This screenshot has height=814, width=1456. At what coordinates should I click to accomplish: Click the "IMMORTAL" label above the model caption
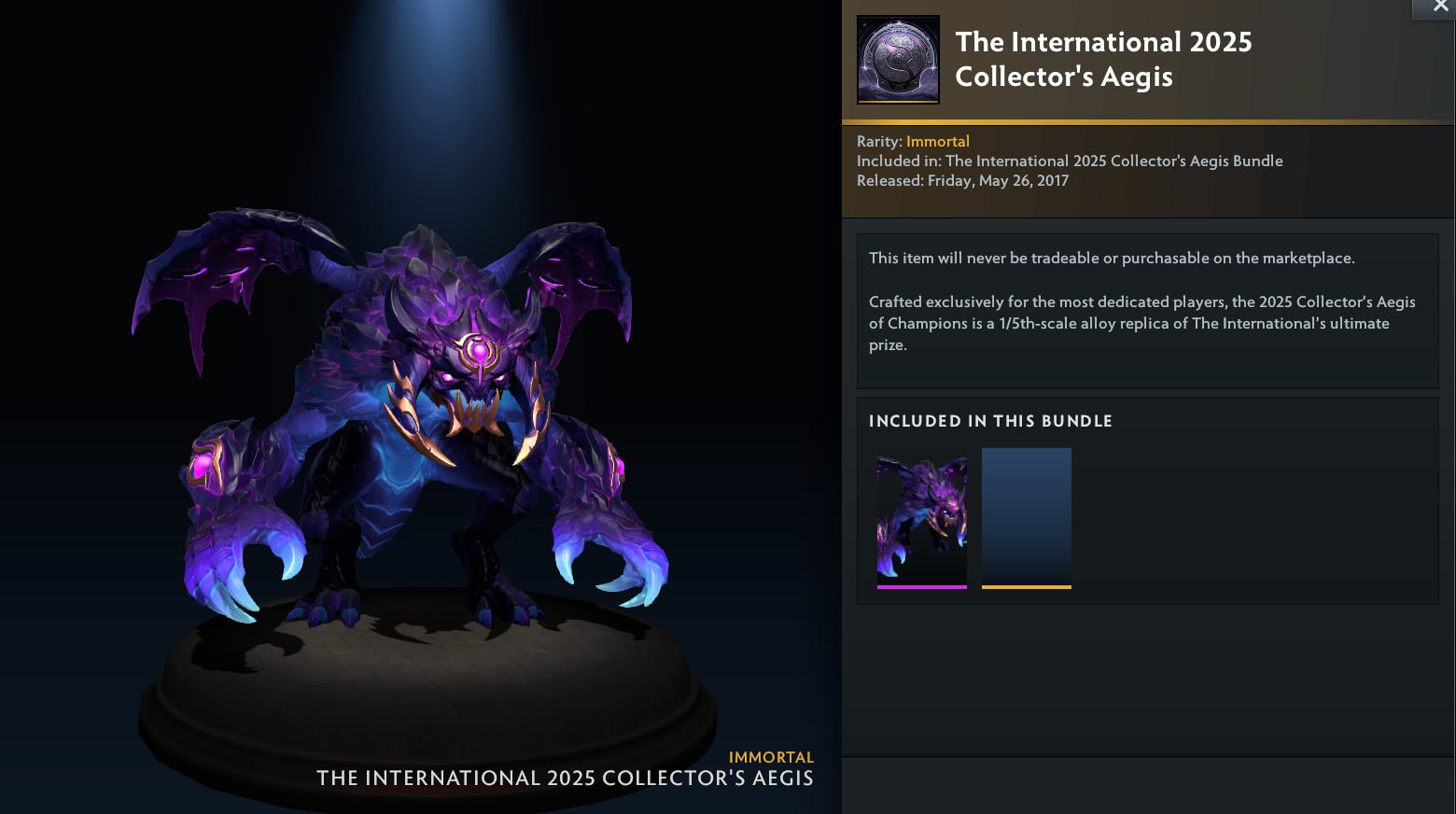[771, 757]
